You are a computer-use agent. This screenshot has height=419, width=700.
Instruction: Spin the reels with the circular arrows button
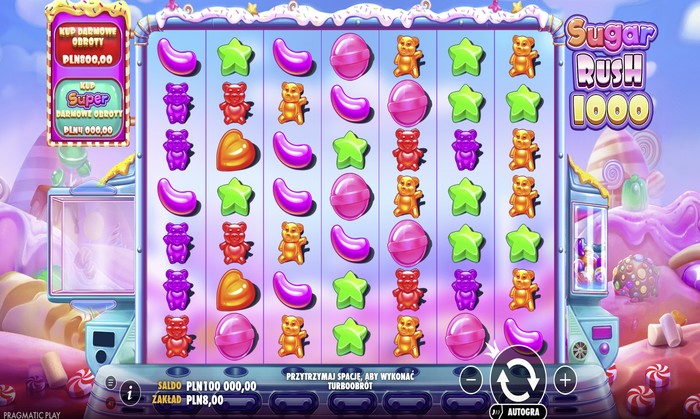point(517,379)
